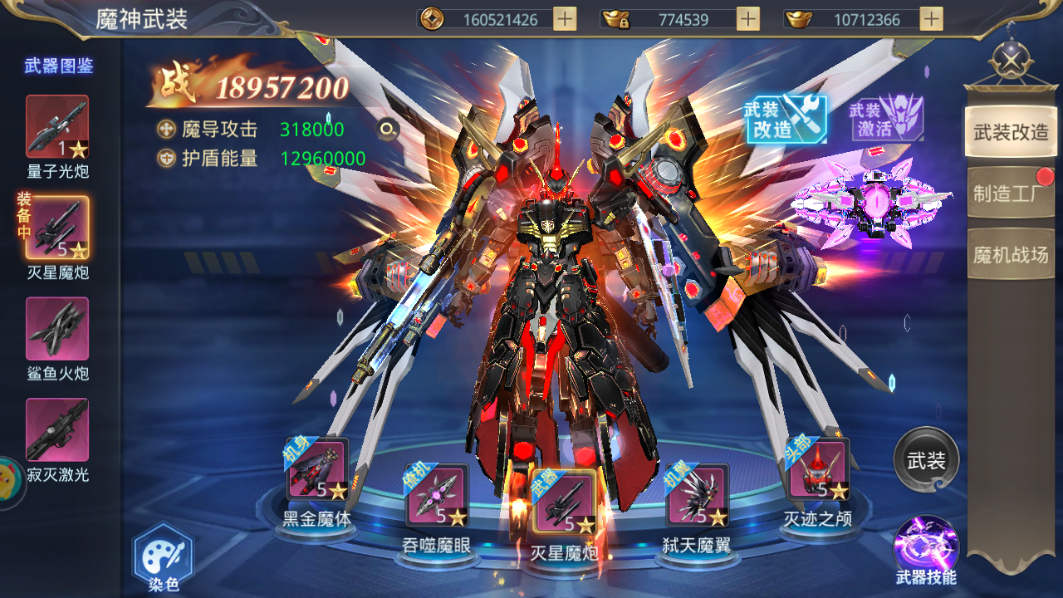
Task: Switch to the 武装改造 side tab
Action: pos(1010,132)
